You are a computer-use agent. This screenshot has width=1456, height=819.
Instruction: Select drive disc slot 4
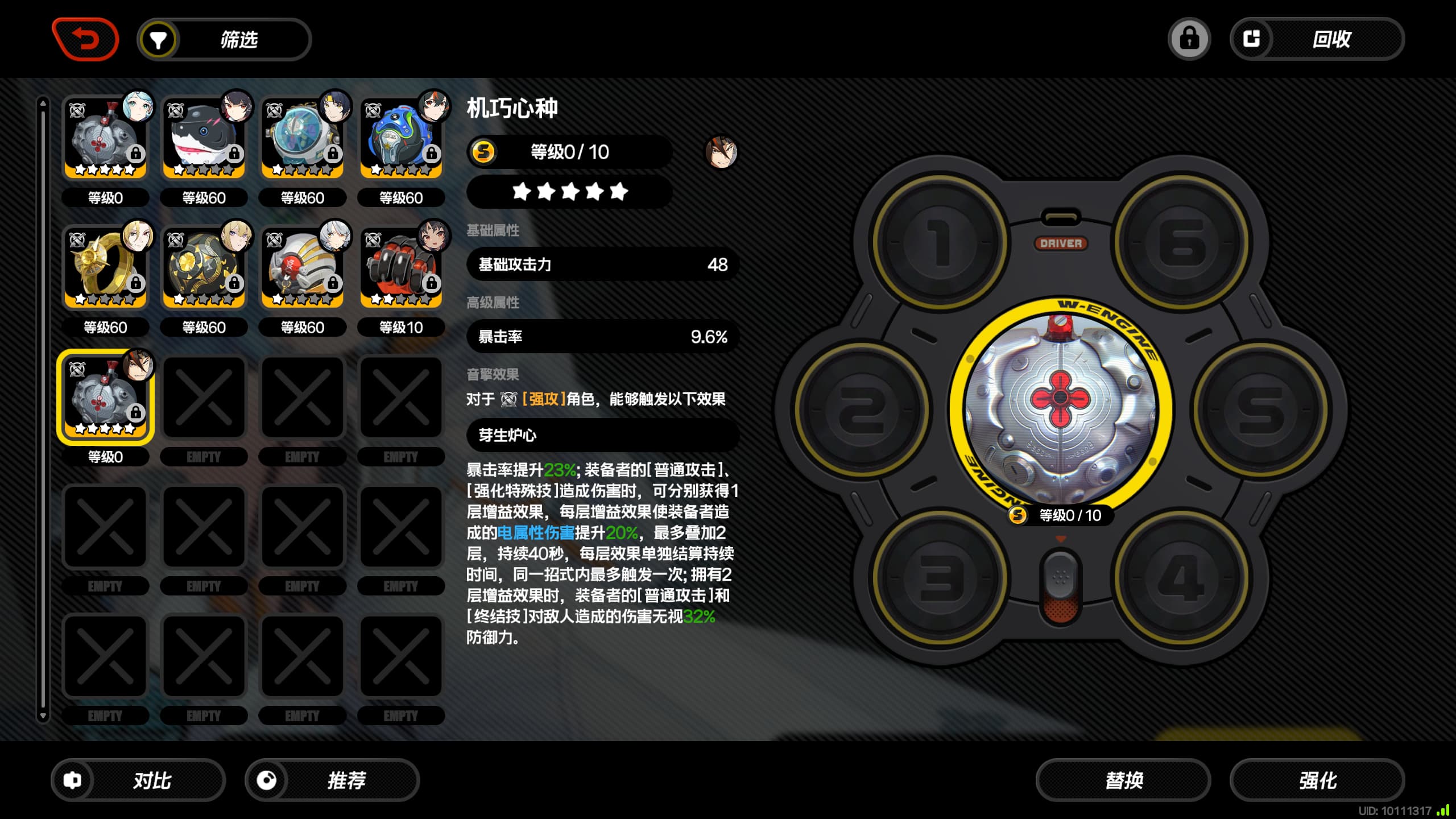click(1182, 578)
